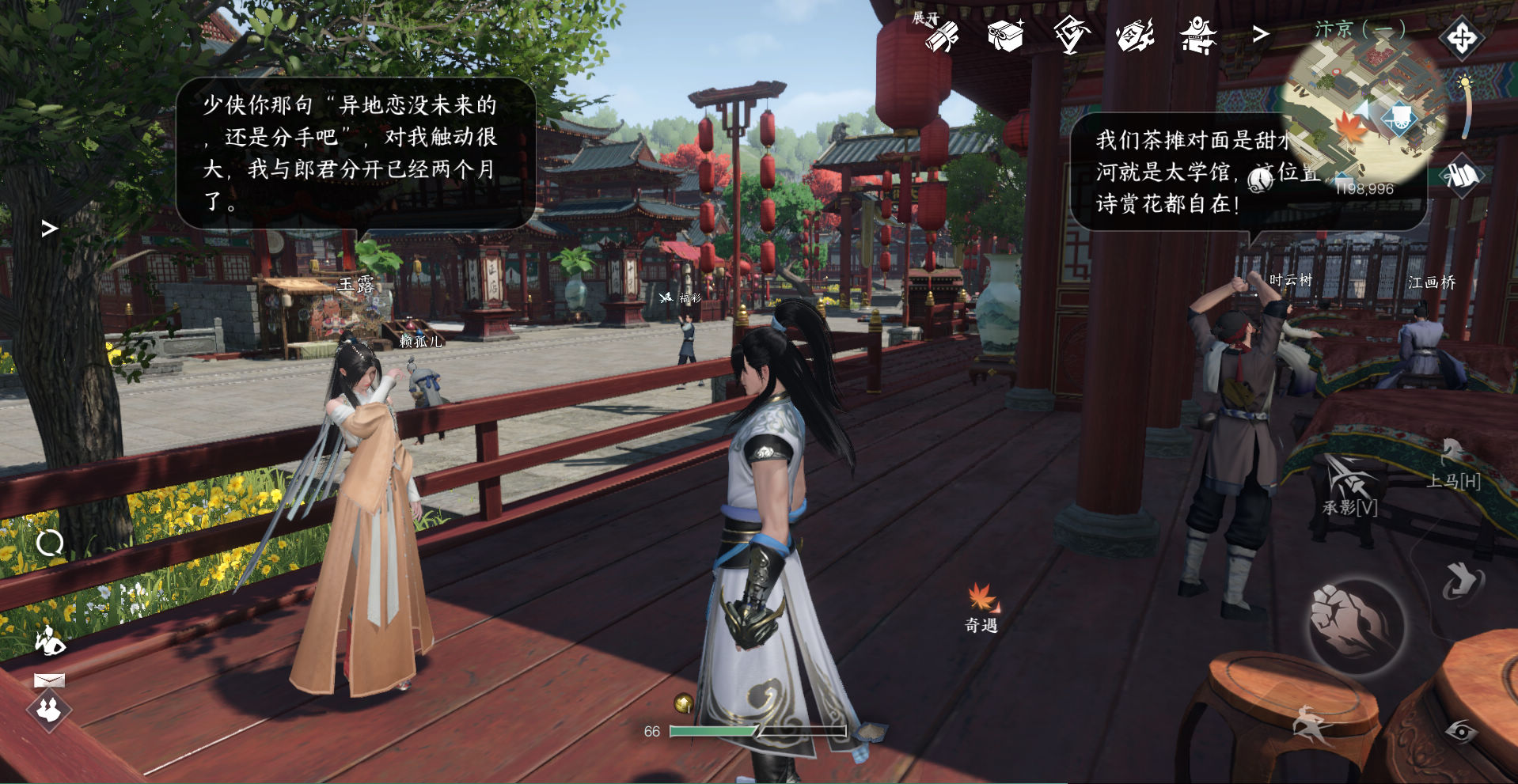Toggle the eye visibility icon
The height and width of the screenshot is (784, 1518).
click(1461, 731)
